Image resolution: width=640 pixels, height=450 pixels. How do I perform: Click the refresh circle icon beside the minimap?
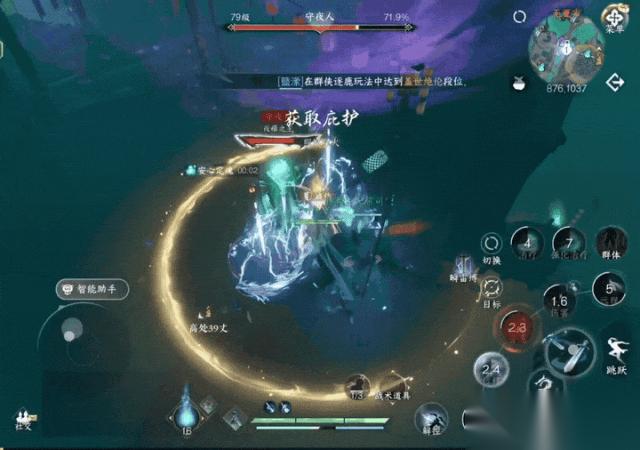pyautogui.click(x=519, y=17)
